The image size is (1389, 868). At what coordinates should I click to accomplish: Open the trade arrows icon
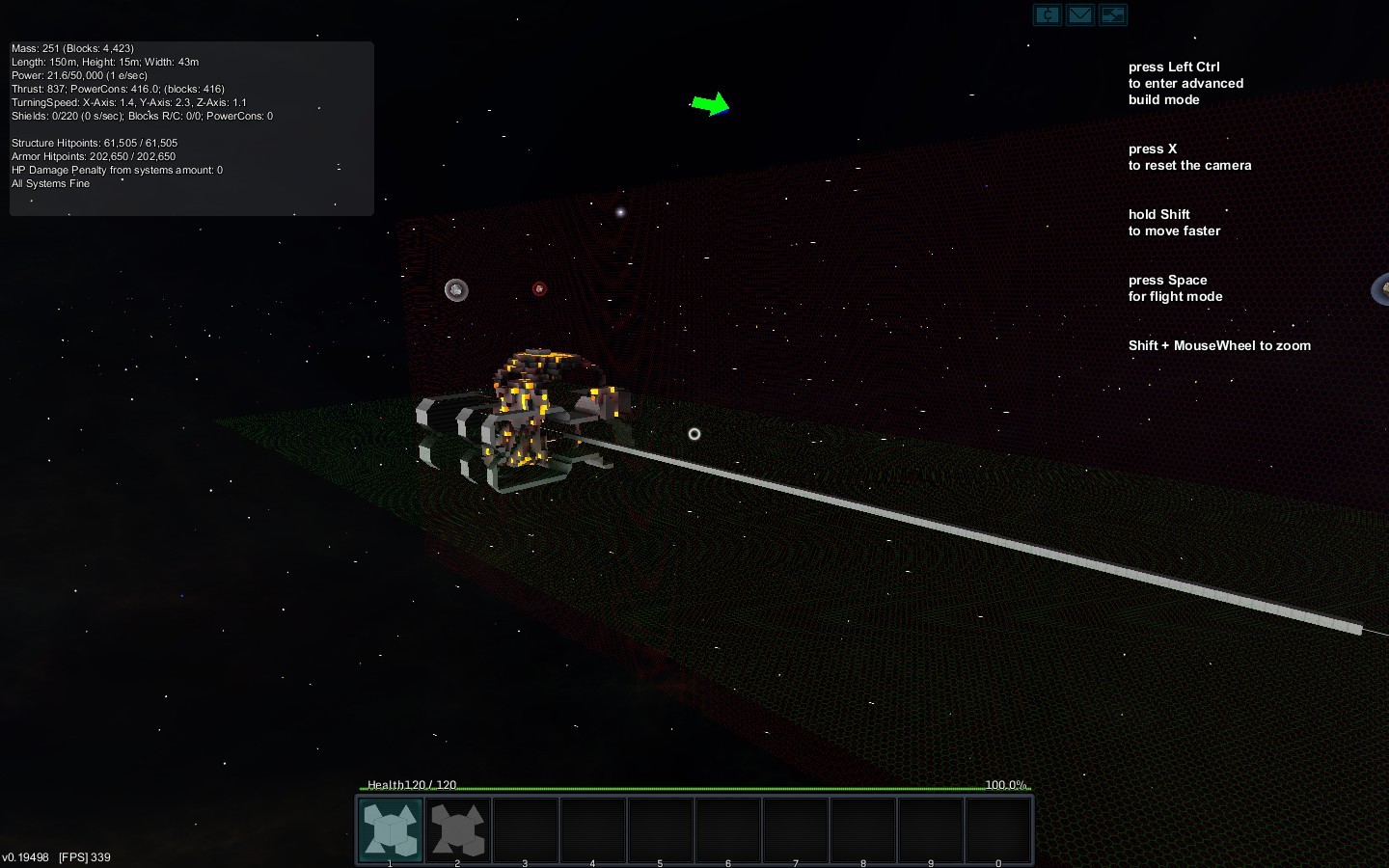pyautogui.click(x=1112, y=14)
